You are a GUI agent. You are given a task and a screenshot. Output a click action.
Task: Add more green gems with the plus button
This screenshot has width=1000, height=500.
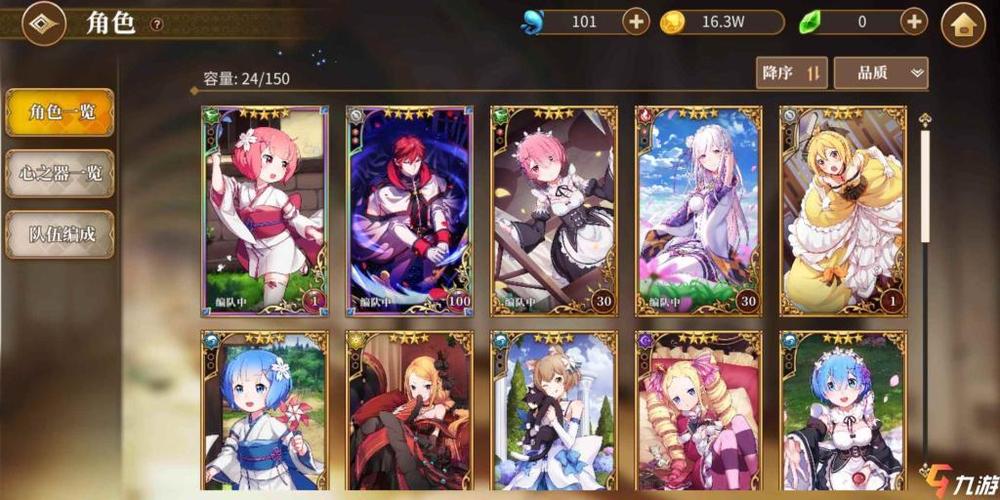(914, 21)
